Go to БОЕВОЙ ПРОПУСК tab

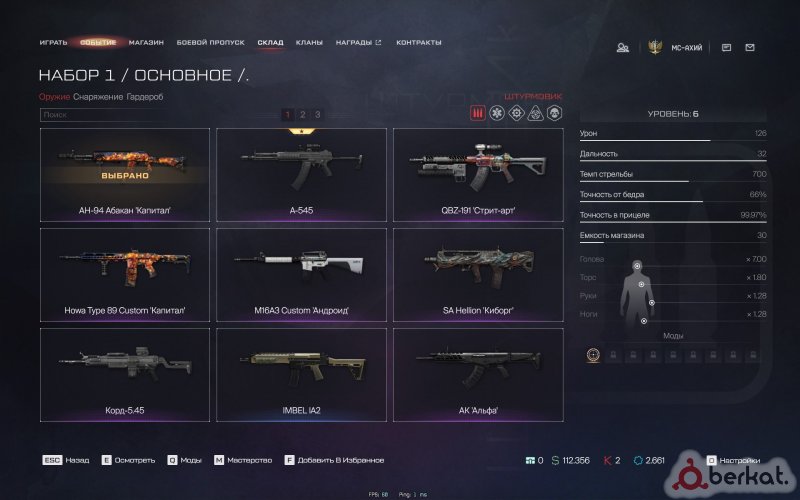coord(210,43)
